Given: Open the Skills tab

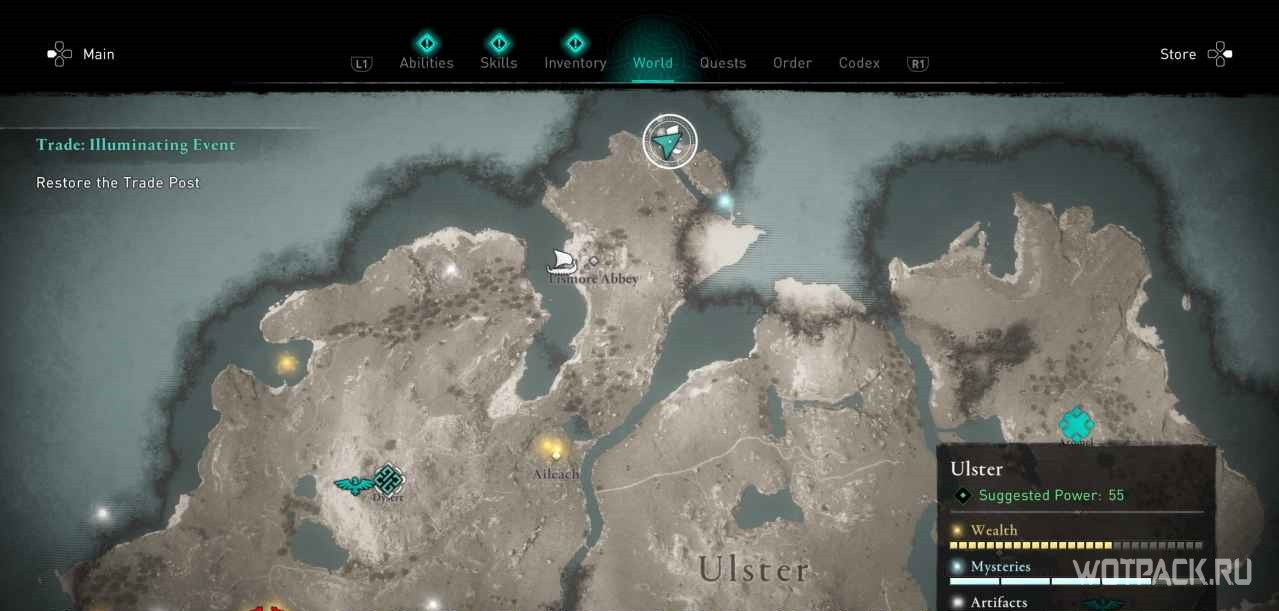Looking at the screenshot, I should 498,62.
